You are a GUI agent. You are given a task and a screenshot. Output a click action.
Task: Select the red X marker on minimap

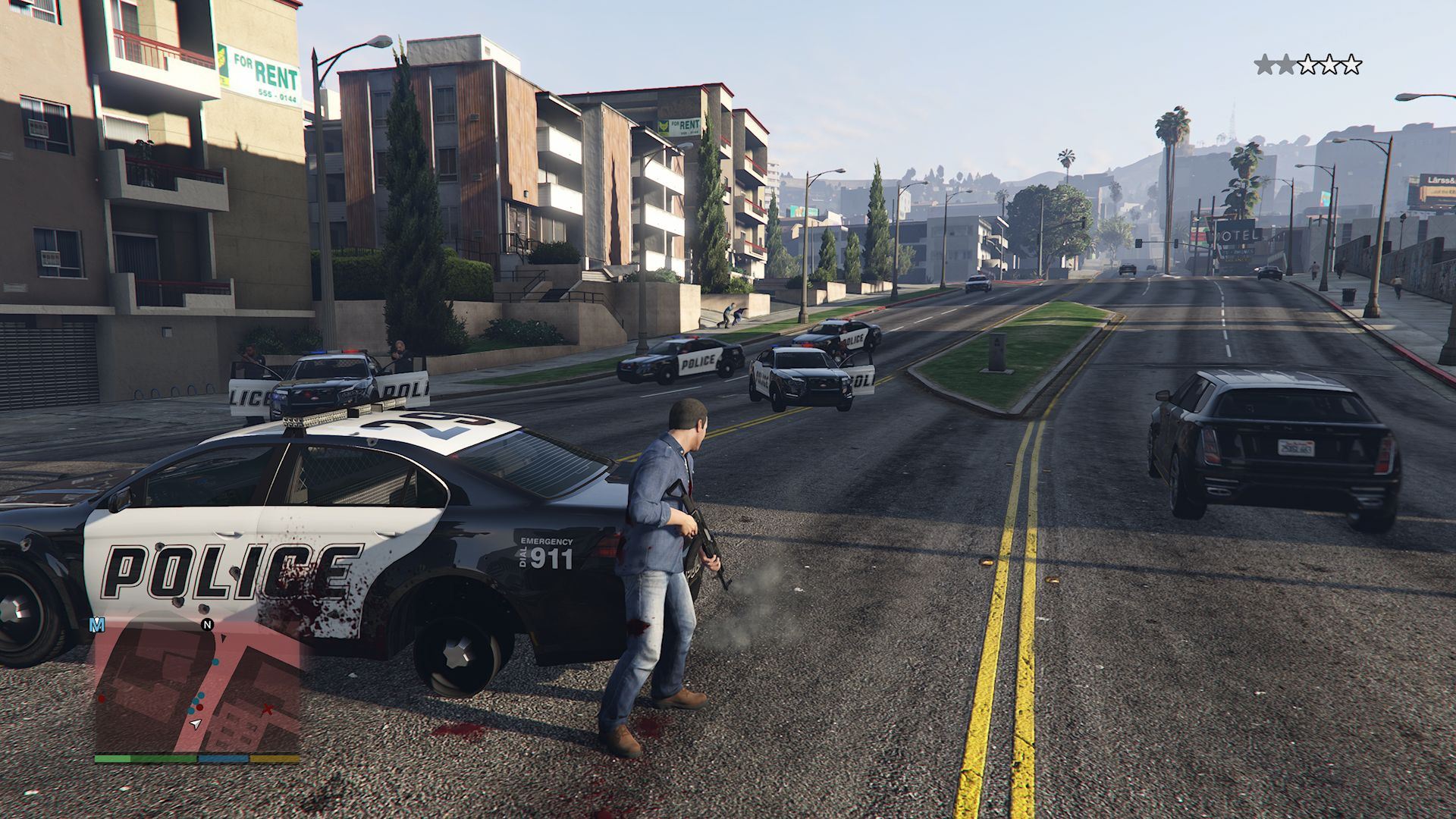click(x=267, y=710)
